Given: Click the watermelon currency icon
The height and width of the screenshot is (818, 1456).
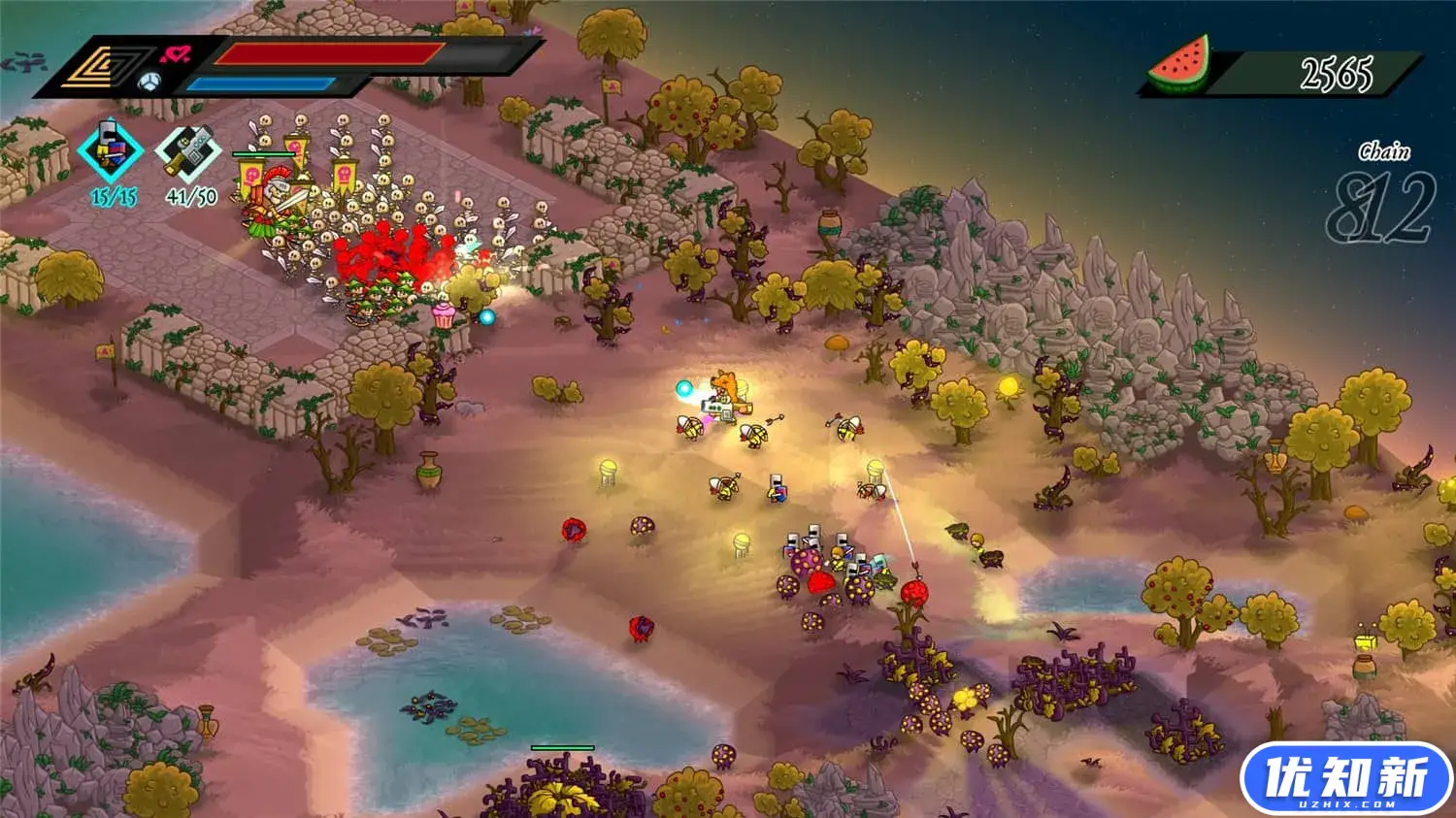Looking at the screenshot, I should click(x=1179, y=66).
